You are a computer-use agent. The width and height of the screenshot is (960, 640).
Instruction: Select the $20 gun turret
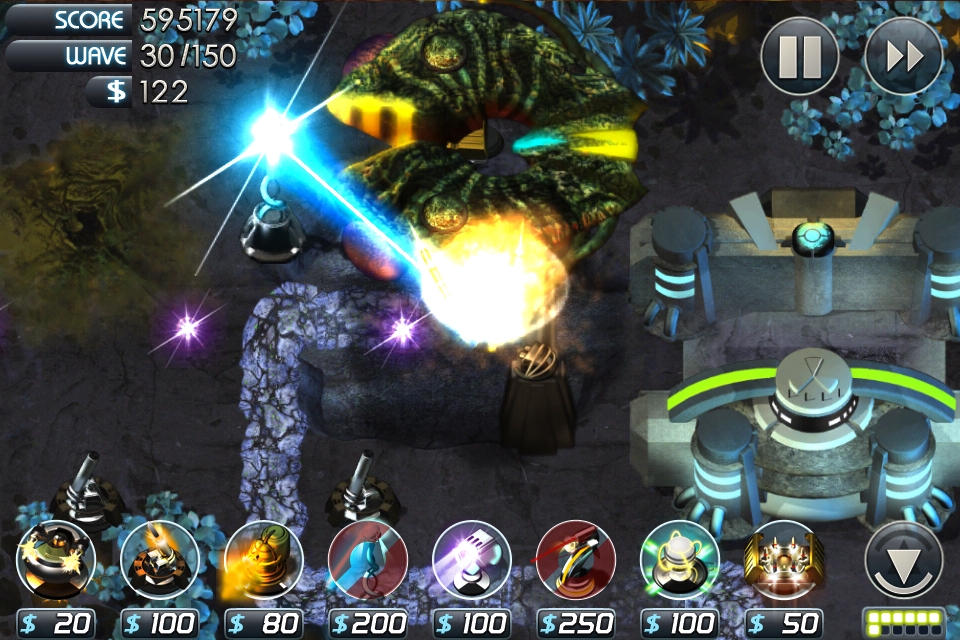(56, 560)
